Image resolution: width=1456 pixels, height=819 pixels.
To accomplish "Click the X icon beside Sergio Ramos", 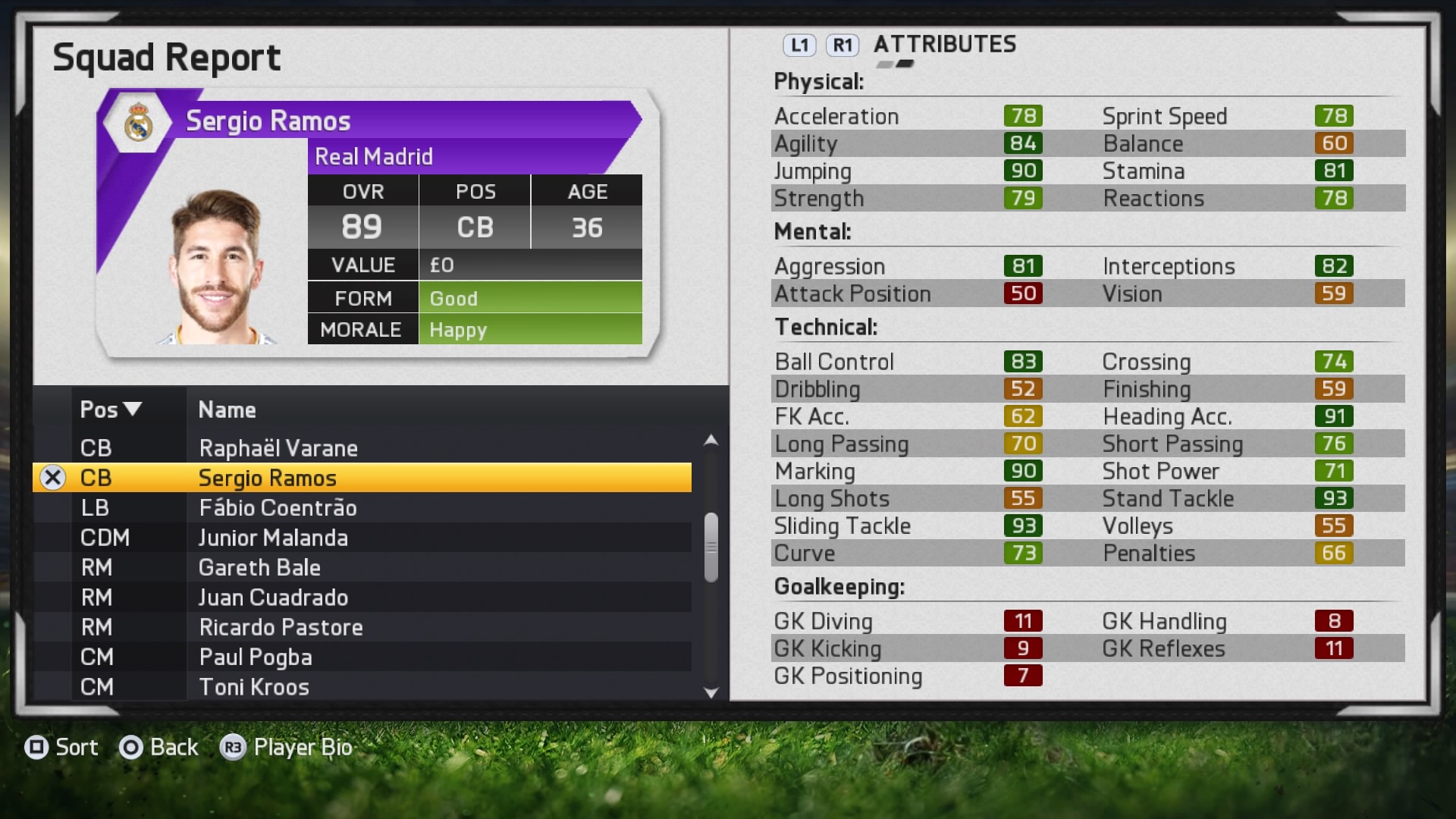I will [x=52, y=477].
